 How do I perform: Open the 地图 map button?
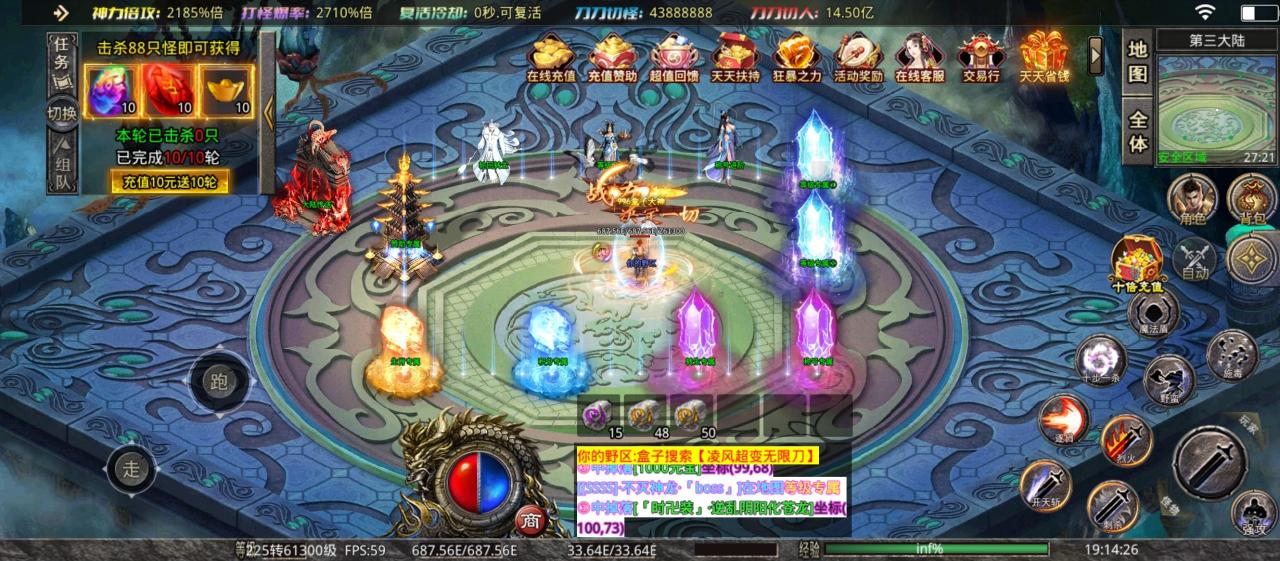1138,62
